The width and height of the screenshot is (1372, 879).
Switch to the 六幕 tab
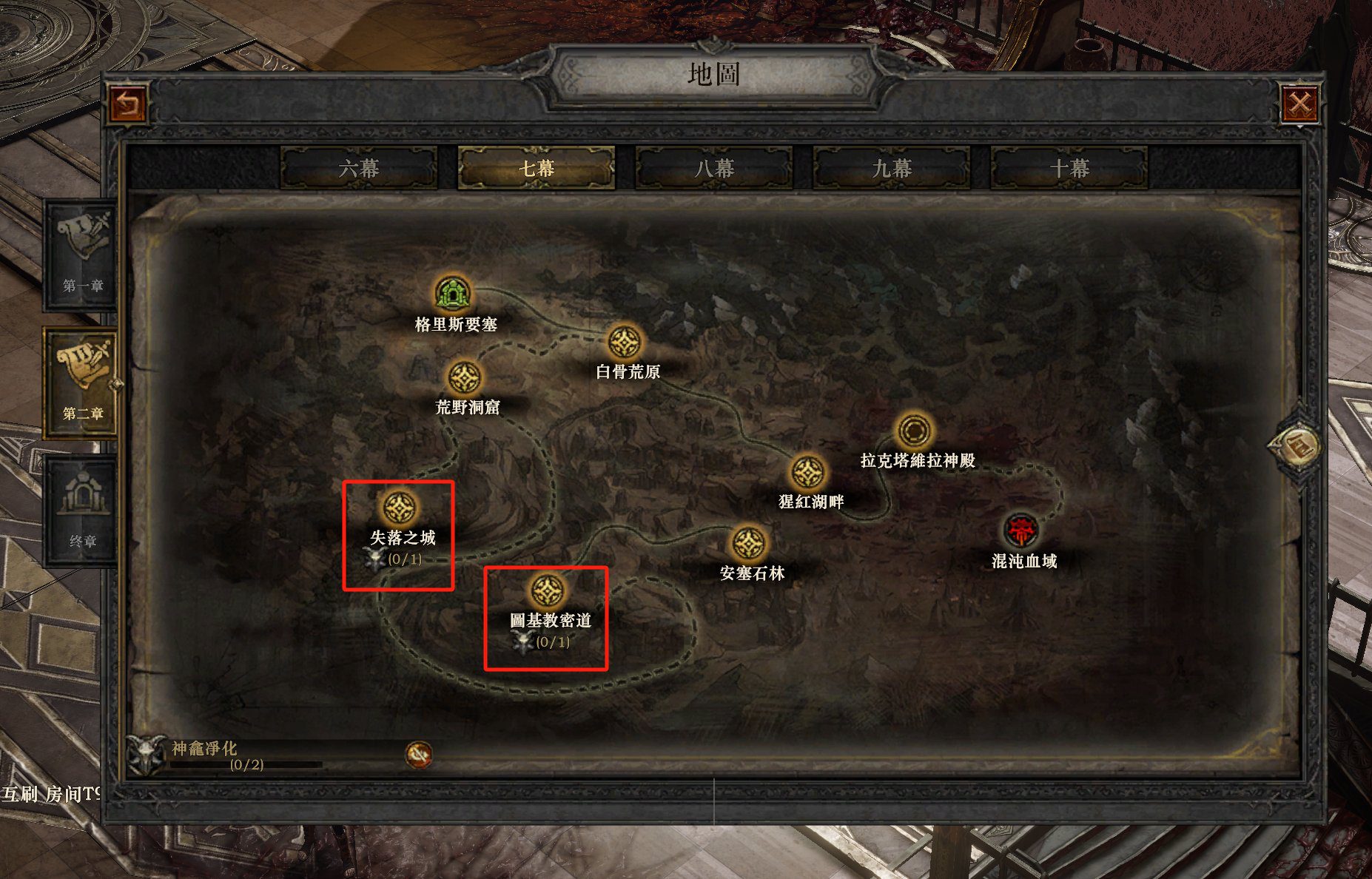[x=359, y=169]
